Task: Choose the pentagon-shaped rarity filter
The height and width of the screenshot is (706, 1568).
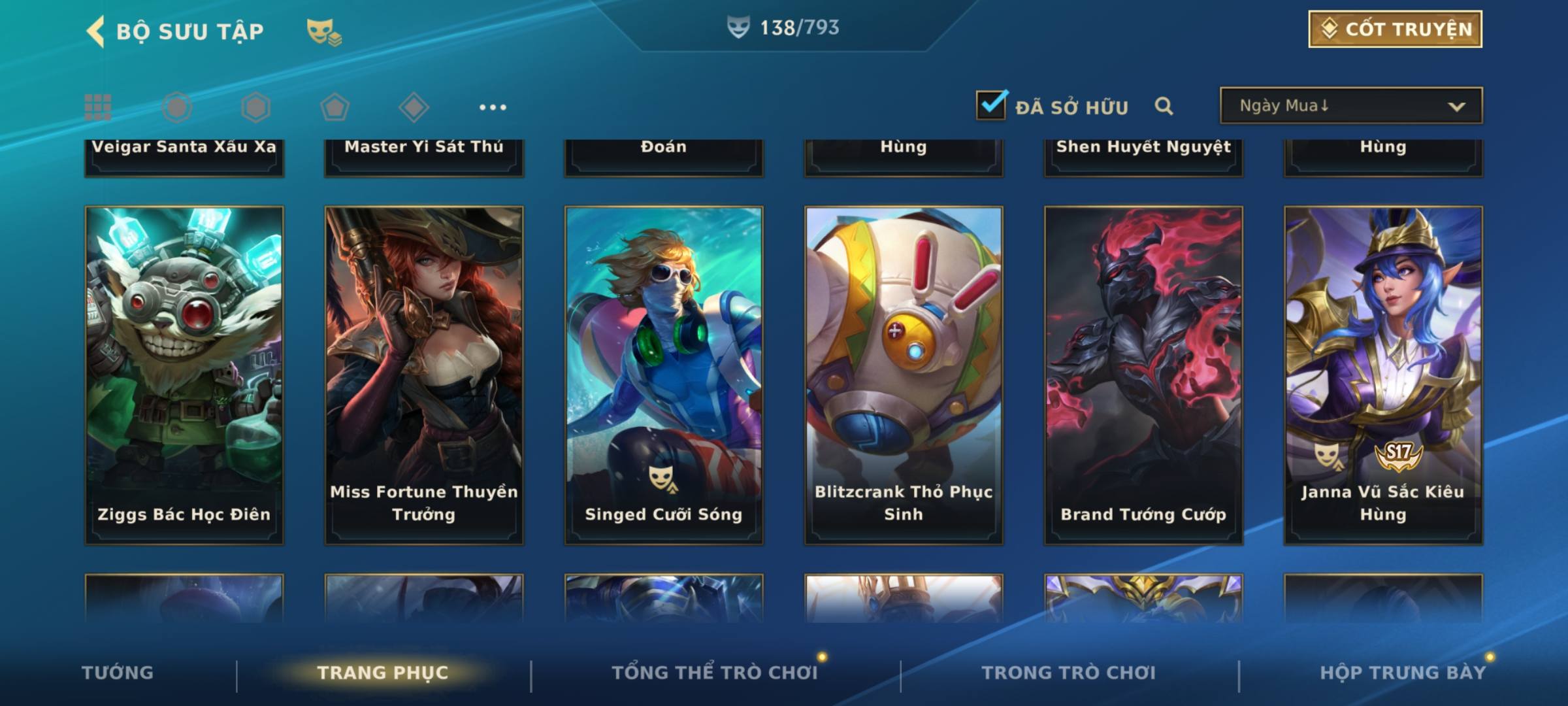Action: point(335,107)
